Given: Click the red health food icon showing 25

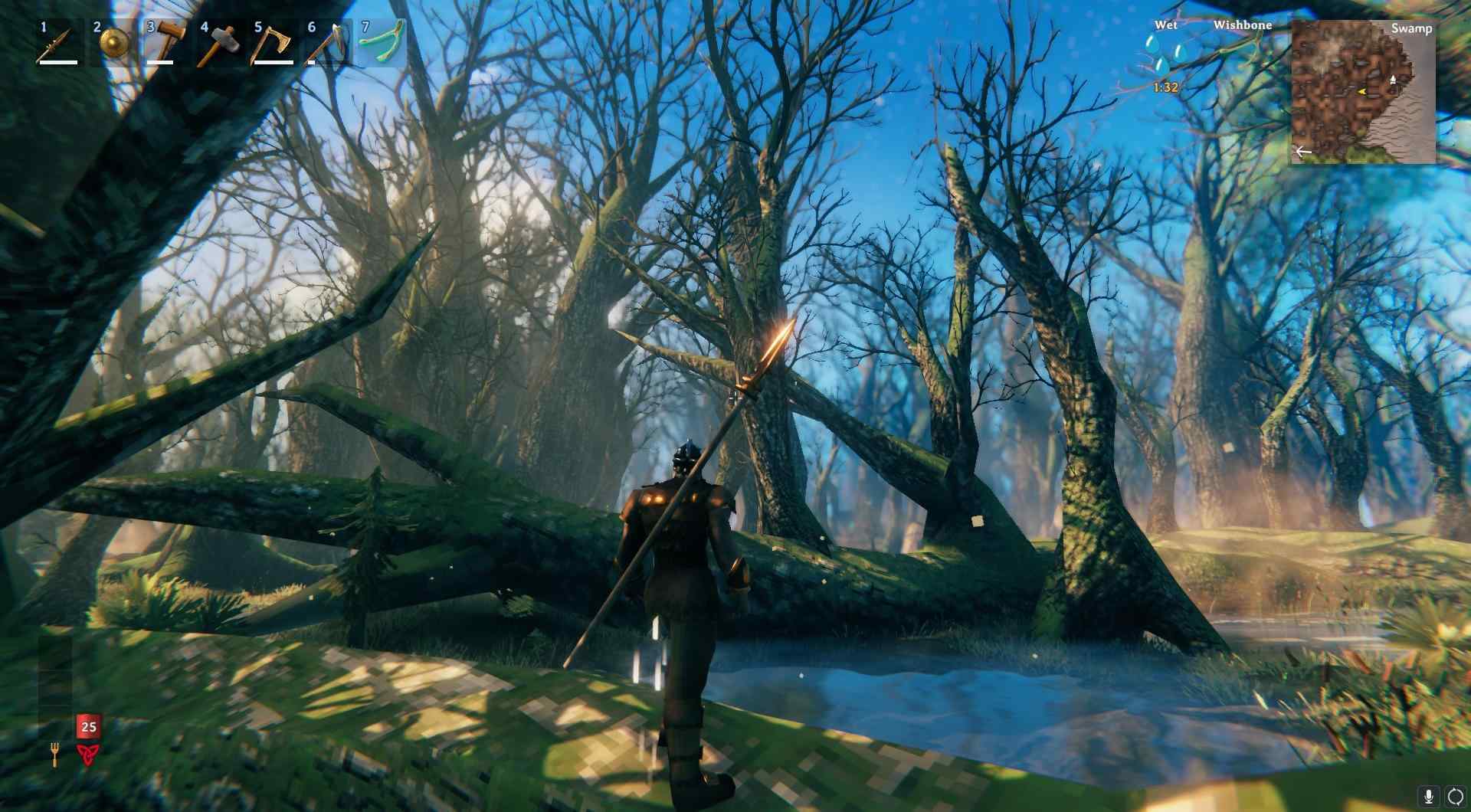Looking at the screenshot, I should click(x=89, y=726).
